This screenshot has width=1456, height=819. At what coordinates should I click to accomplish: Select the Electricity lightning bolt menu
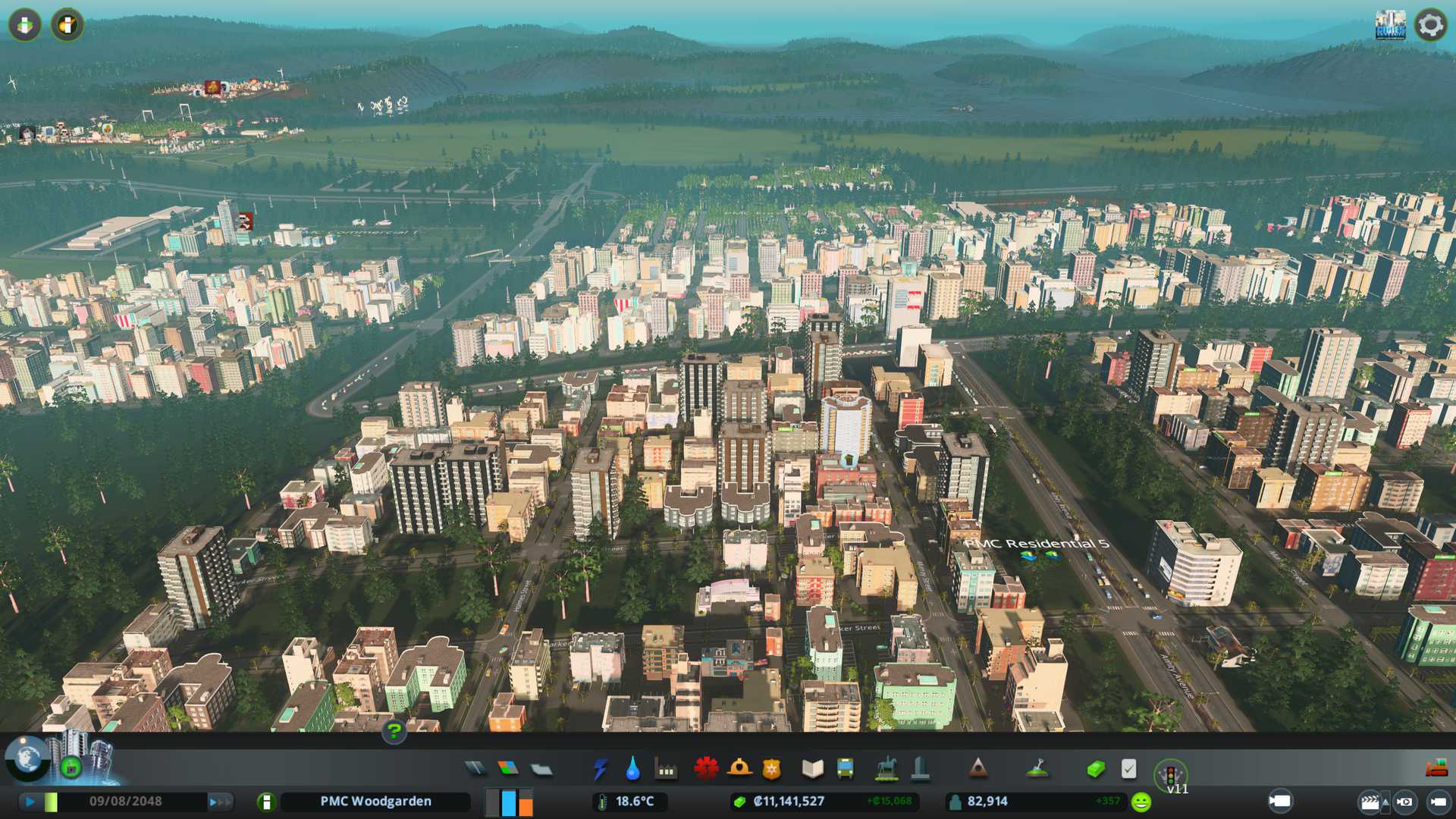click(x=600, y=769)
